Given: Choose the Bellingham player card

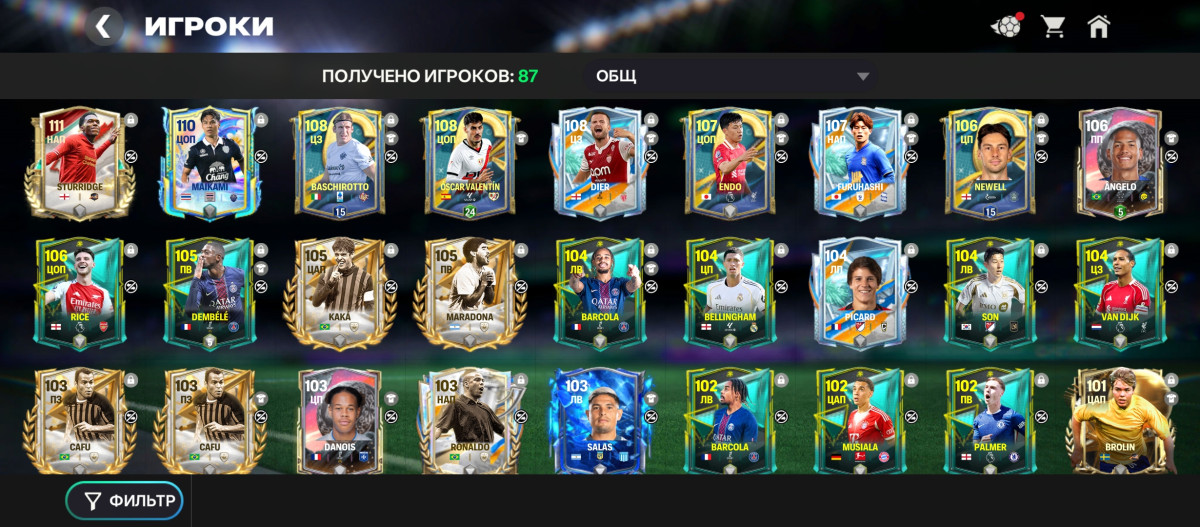Looking at the screenshot, I should coord(729,293).
